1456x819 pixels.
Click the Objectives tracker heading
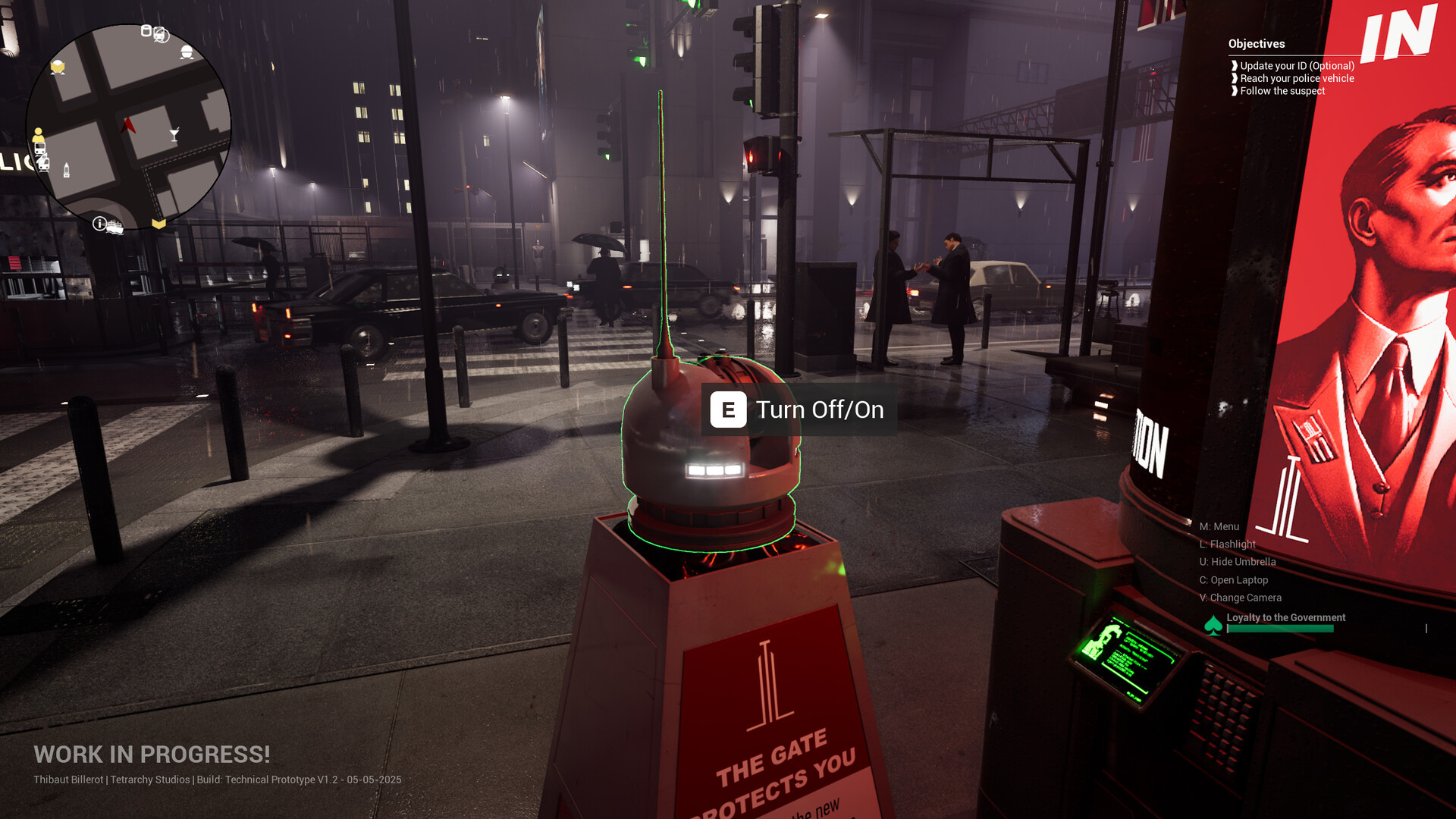click(x=1257, y=44)
